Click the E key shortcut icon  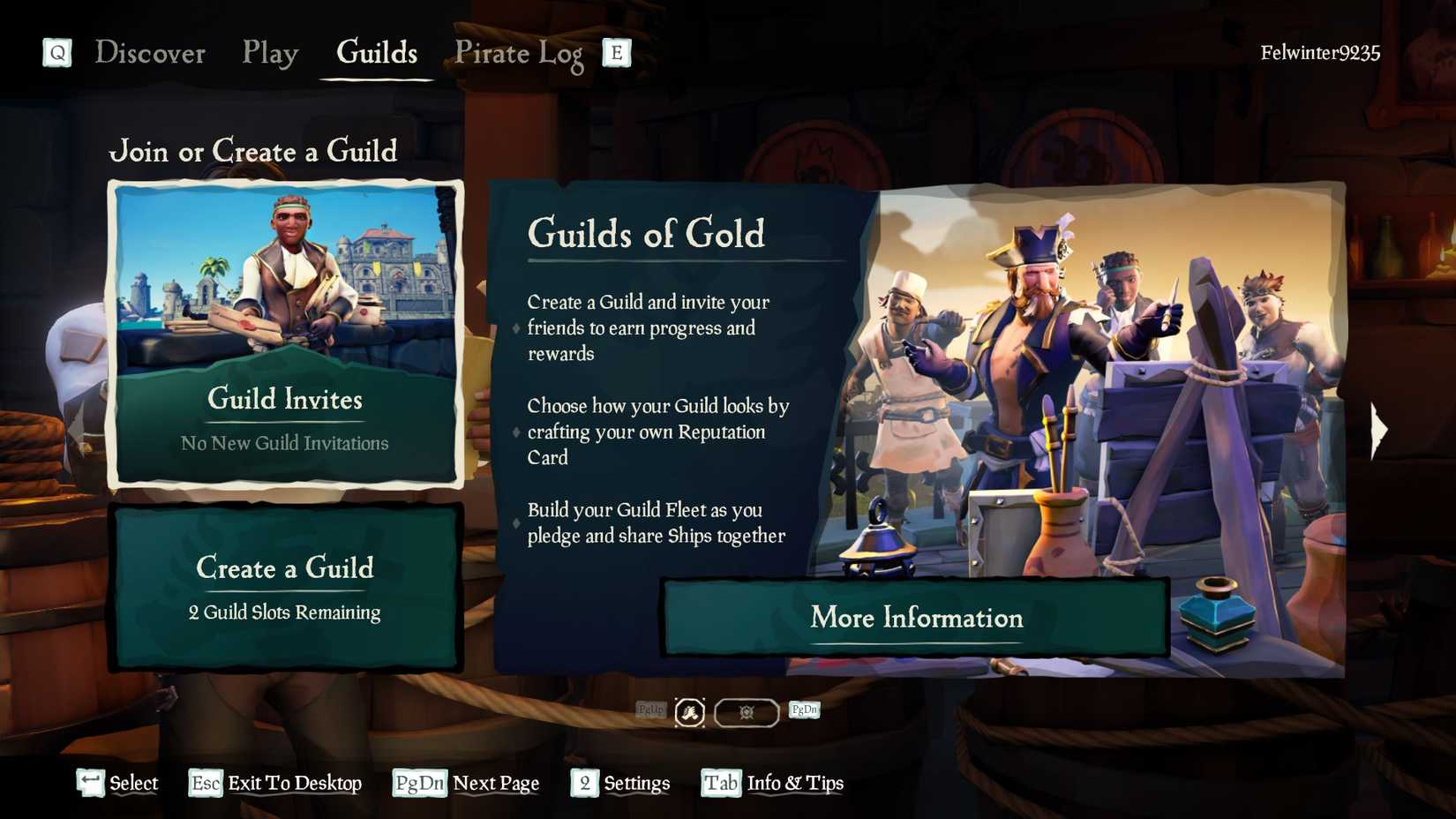point(616,53)
